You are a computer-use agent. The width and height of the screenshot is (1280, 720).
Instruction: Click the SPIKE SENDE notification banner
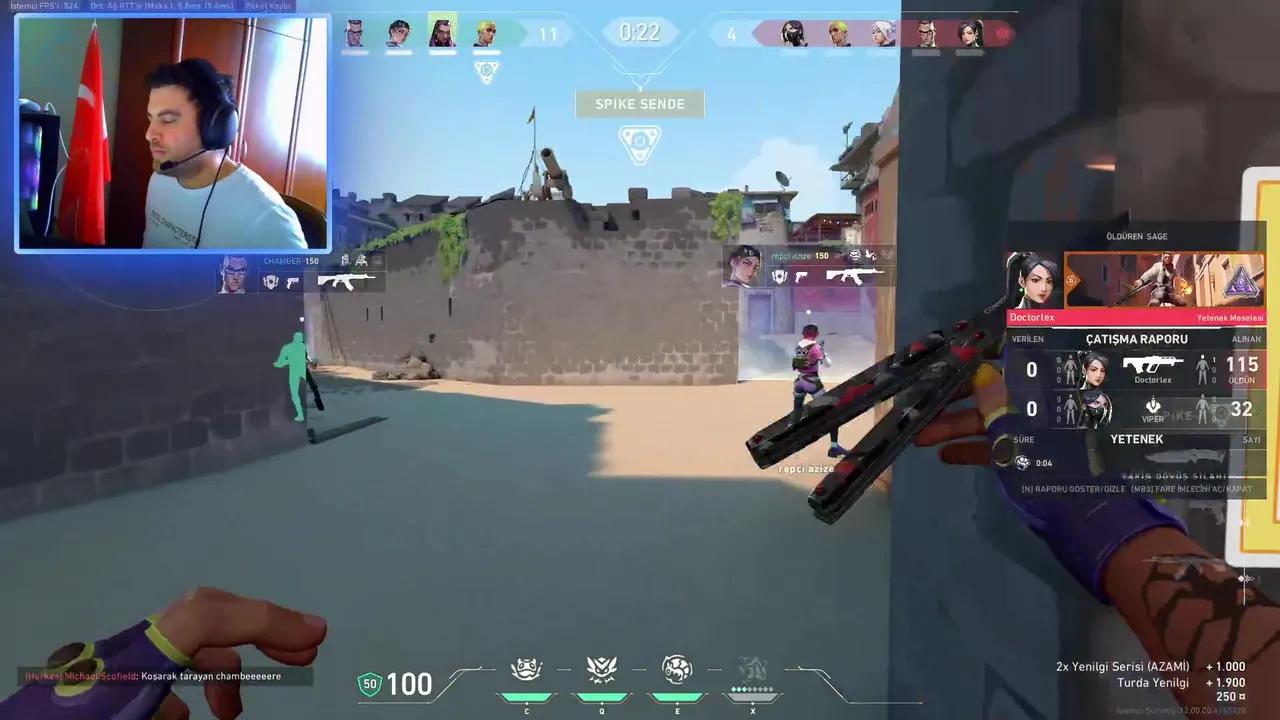tap(640, 103)
